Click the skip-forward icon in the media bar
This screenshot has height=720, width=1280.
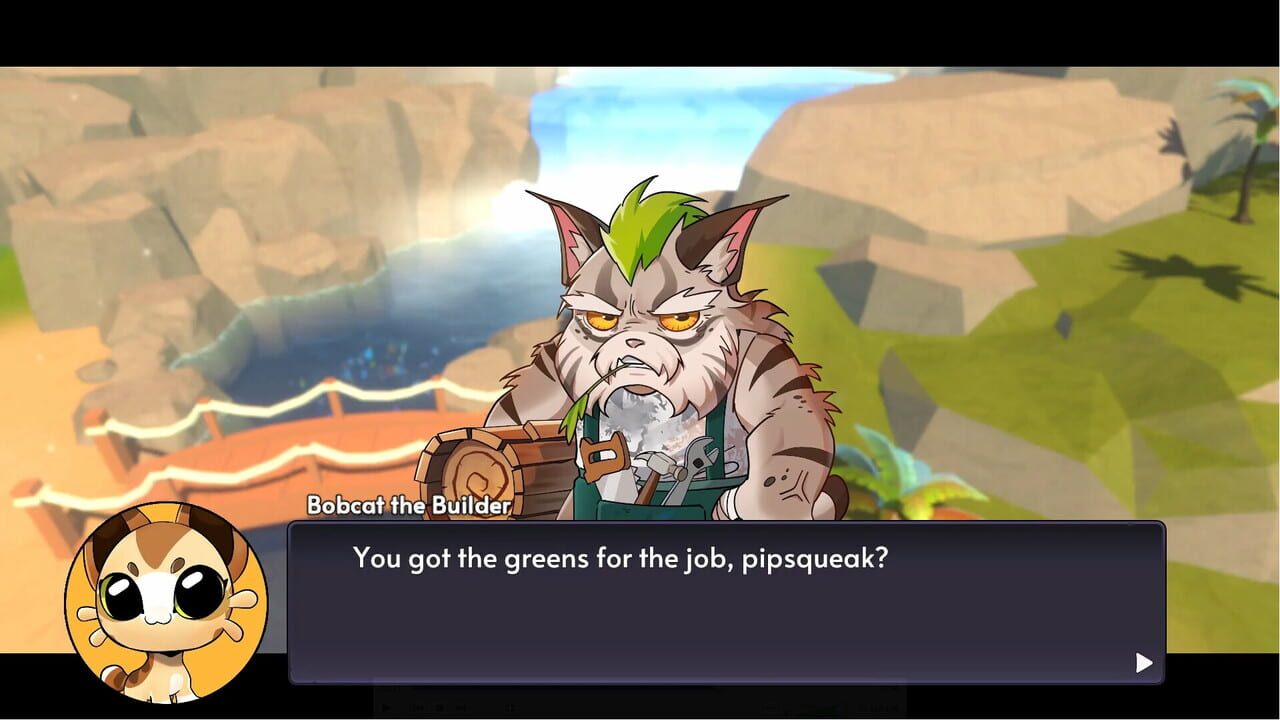(460, 706)
